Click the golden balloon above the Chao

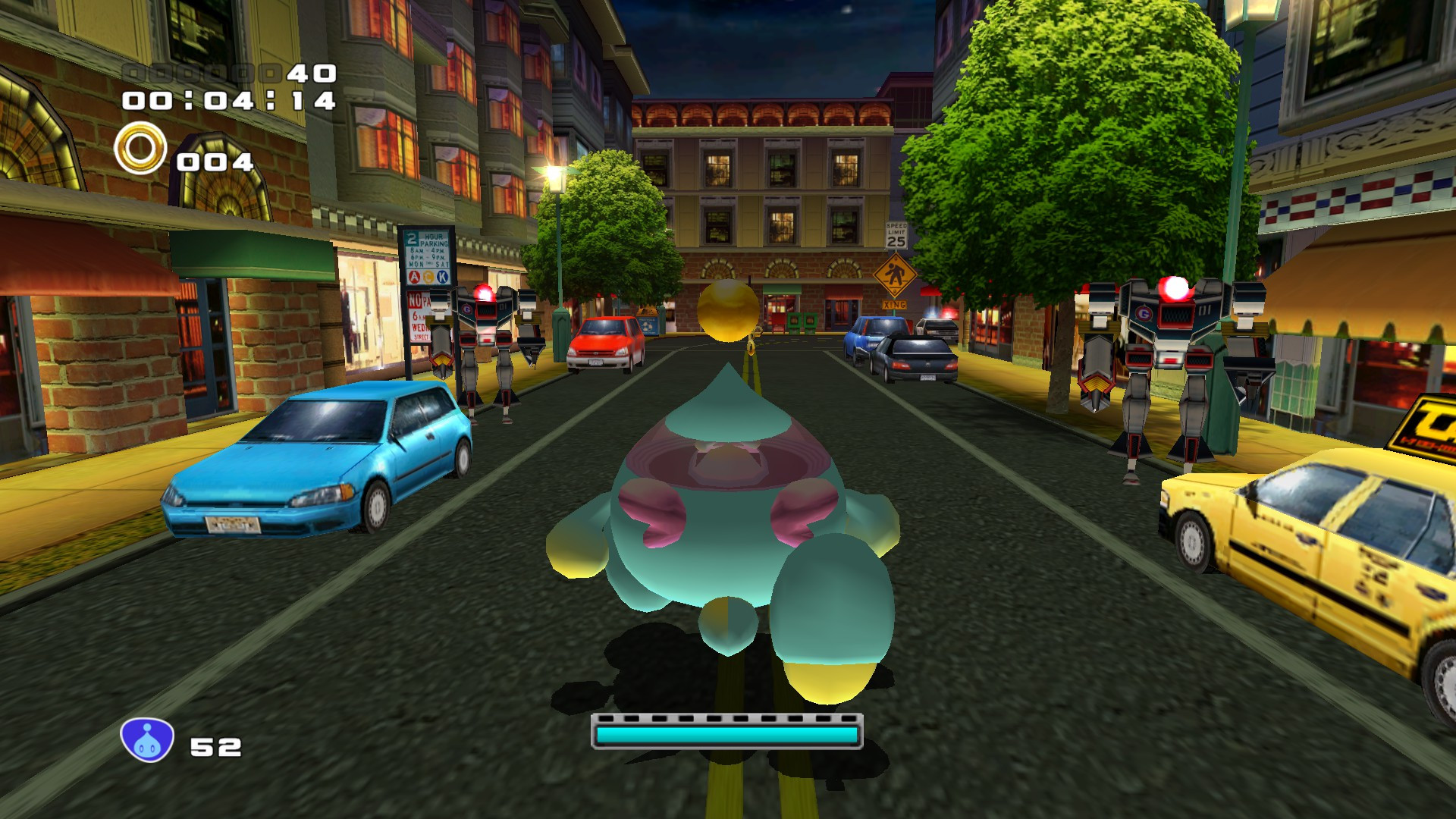(730, 309)
